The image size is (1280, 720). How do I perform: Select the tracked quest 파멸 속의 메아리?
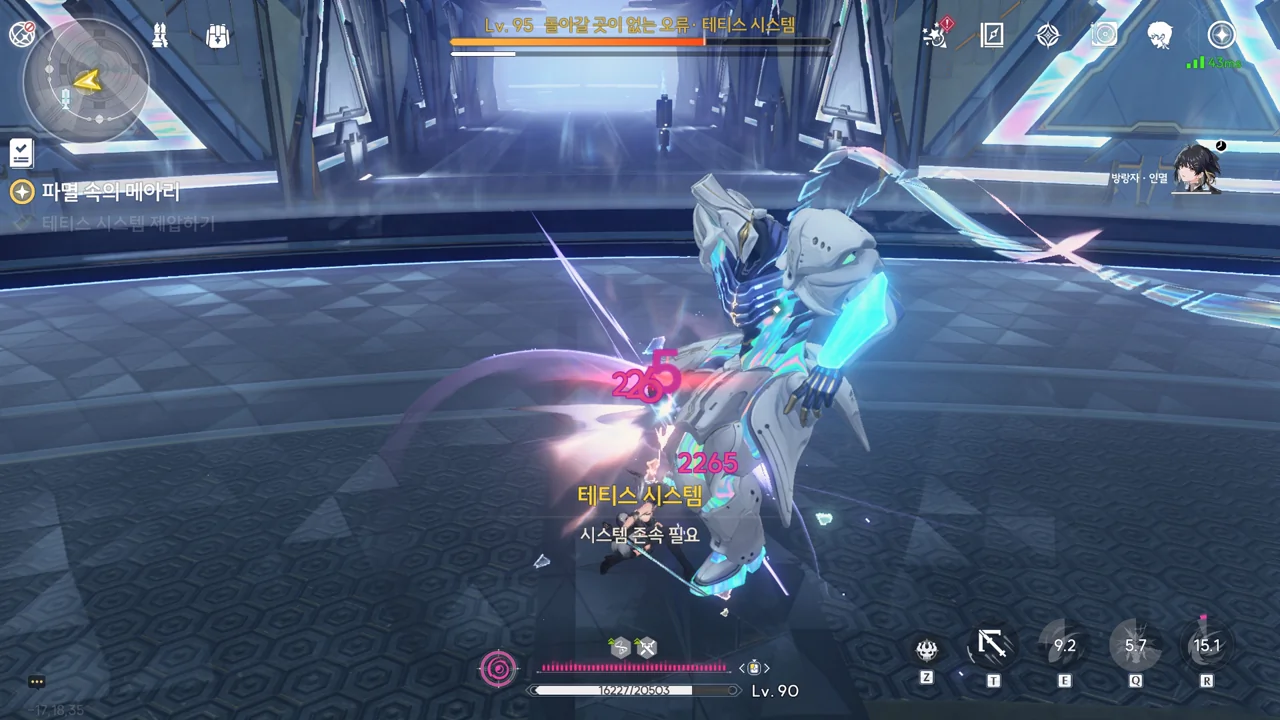tap(110, 191)
